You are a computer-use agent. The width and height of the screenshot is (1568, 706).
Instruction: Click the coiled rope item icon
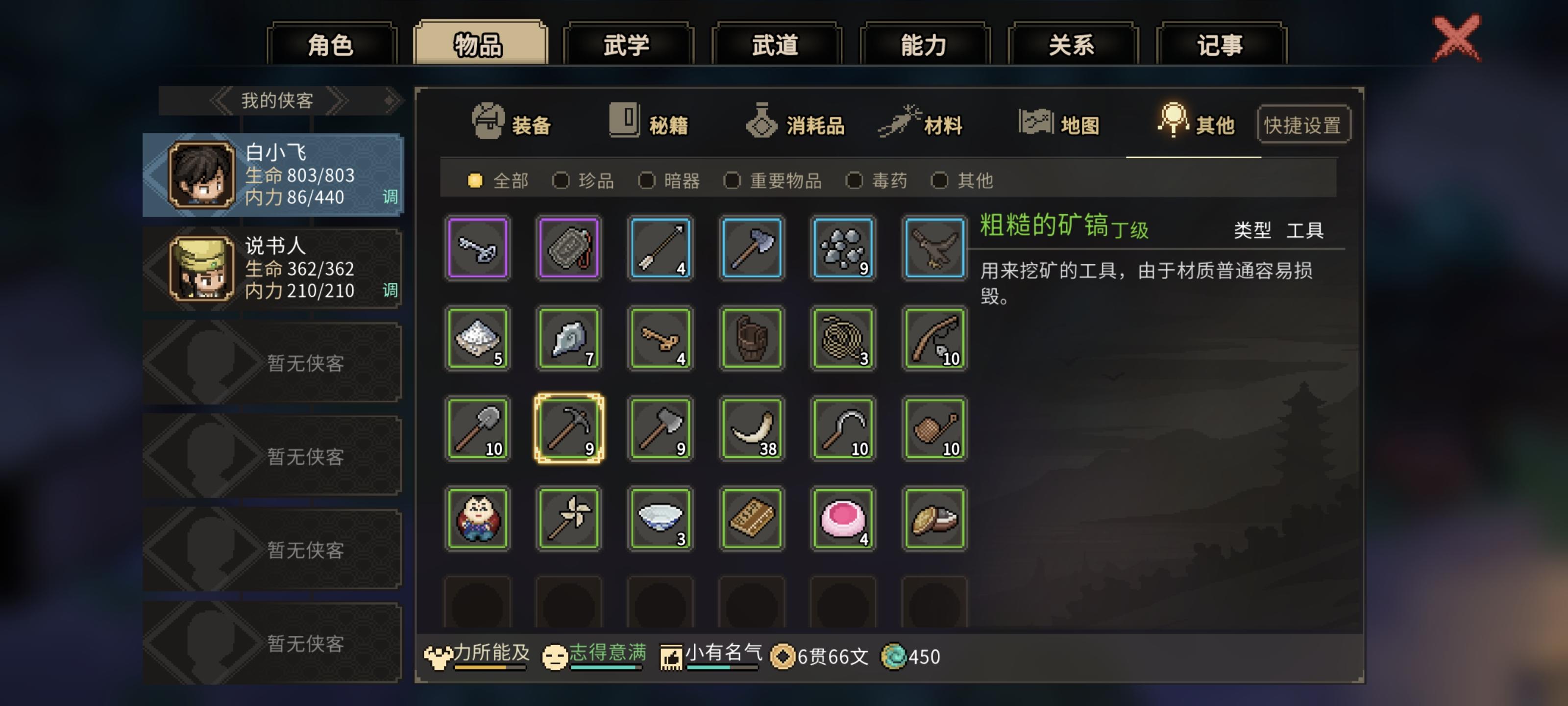pyautogui.click(x=843, y=339)
